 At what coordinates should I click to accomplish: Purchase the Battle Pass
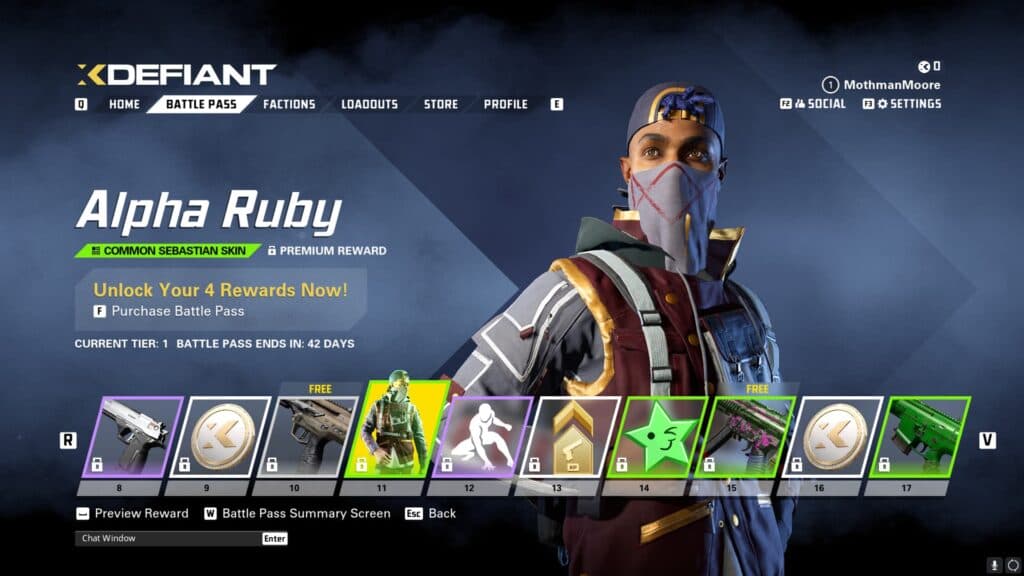click(177, 311)
